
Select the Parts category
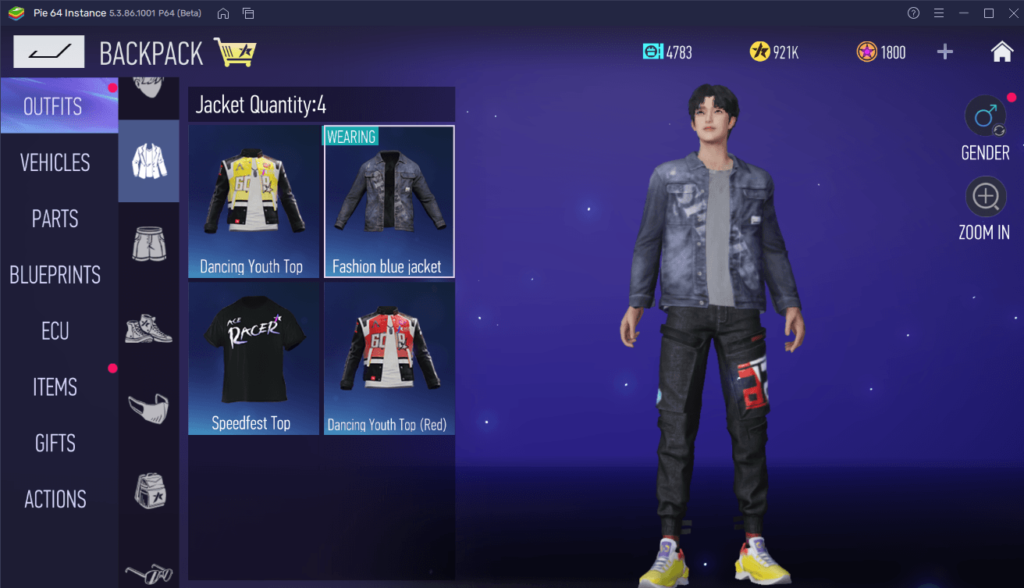click(55, 218)
